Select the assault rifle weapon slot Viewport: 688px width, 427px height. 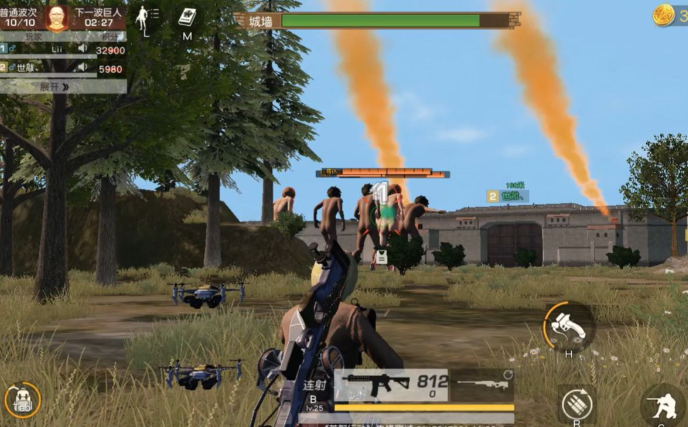376,382
